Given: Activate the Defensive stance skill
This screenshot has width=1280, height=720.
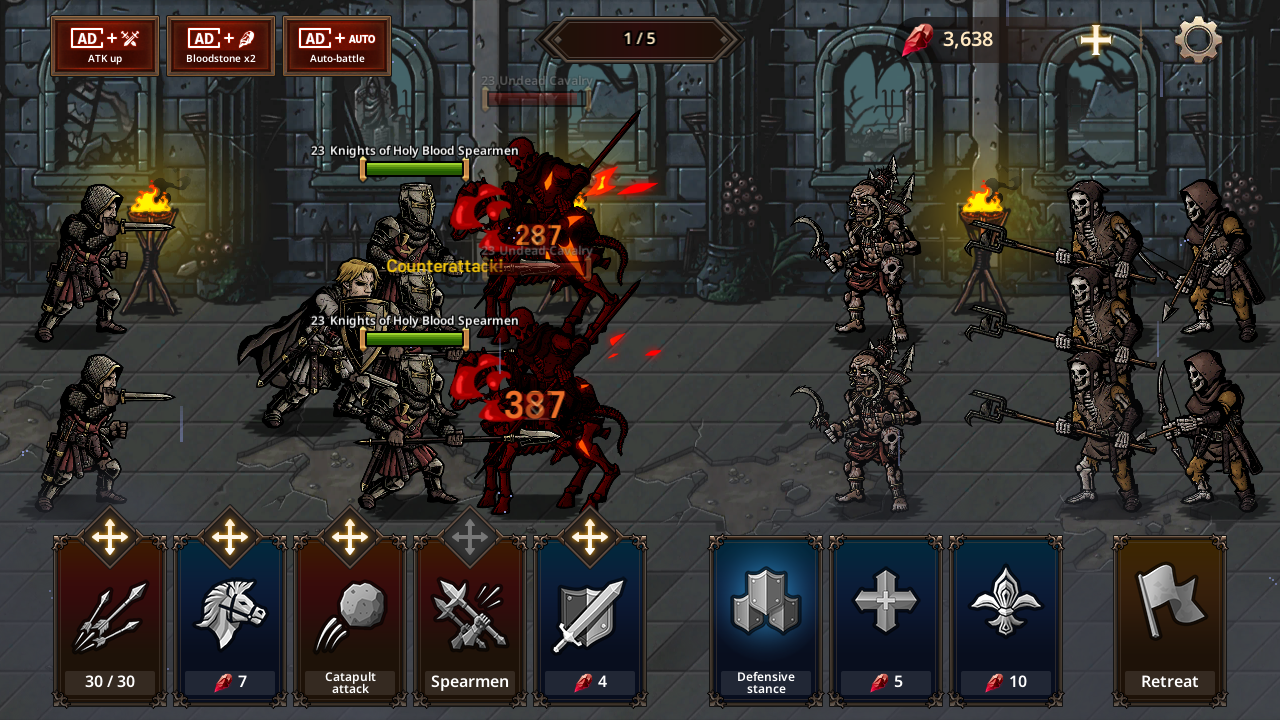Looking at the screenshot, I should point(766,620).
